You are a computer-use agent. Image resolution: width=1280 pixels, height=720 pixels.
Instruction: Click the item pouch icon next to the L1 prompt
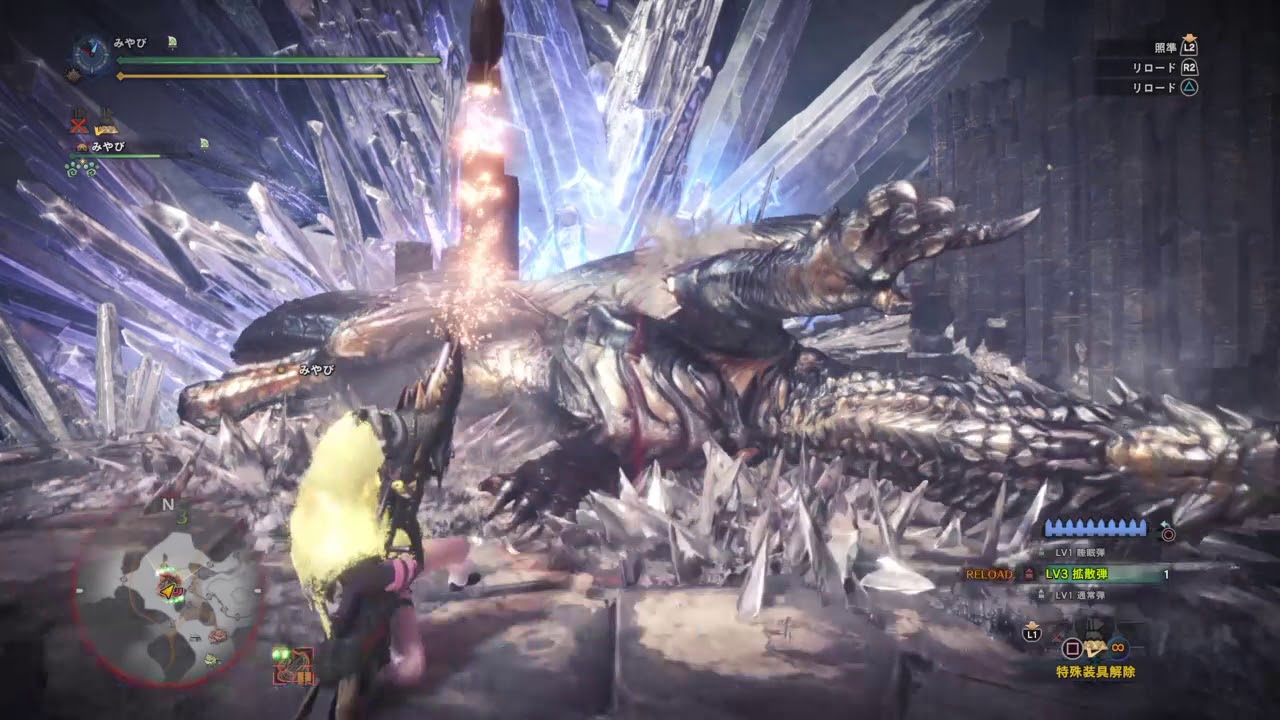click(x=1095, y=648)
